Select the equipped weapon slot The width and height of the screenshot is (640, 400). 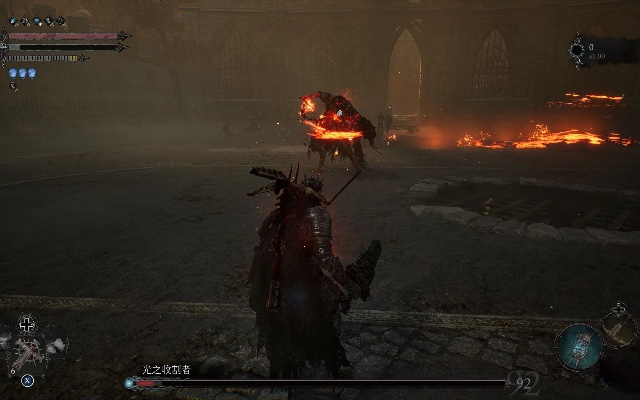pyautogui.click(x=27, y=352)
